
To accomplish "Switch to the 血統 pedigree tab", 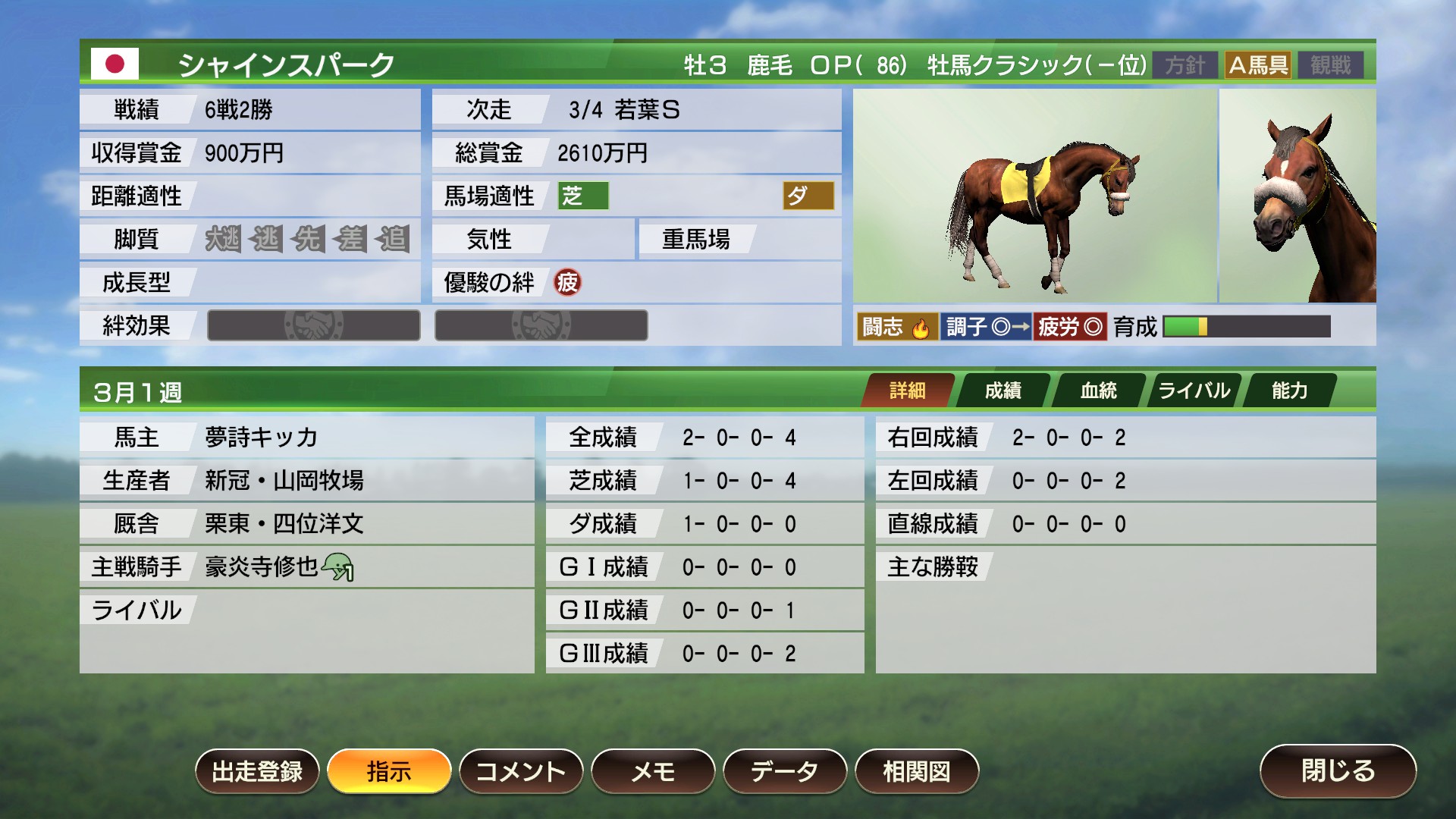I will [1099, 390].
